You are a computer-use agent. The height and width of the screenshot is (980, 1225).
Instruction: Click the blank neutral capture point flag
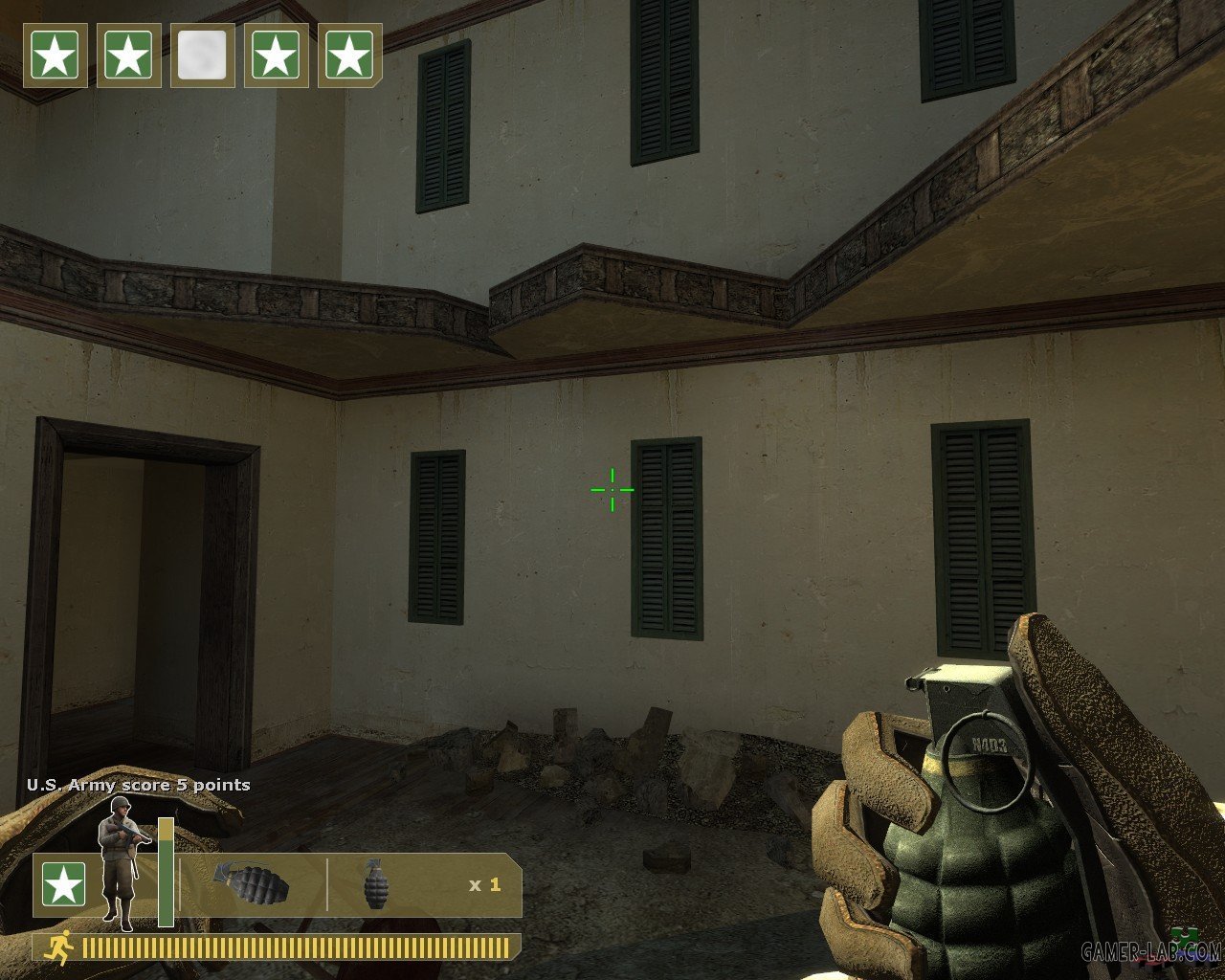202,56
